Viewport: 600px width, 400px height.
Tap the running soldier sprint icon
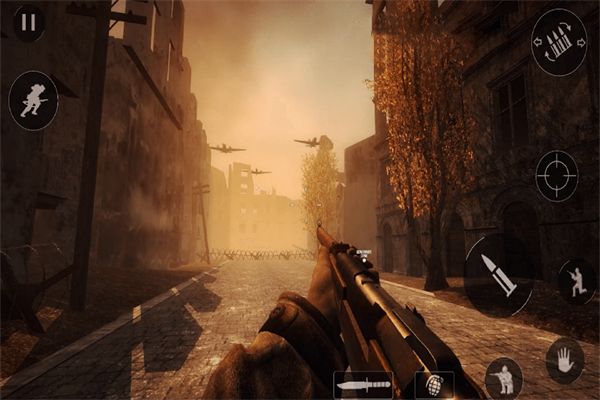[32, 100]
